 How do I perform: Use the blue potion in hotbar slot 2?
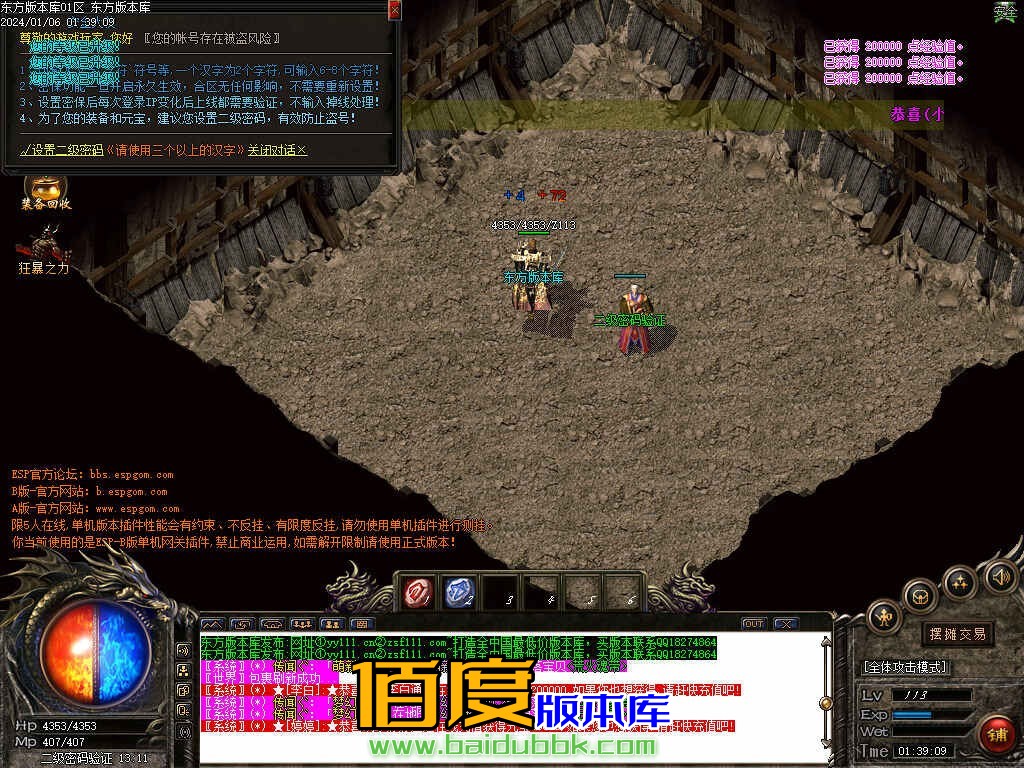[x=459, y=593]
